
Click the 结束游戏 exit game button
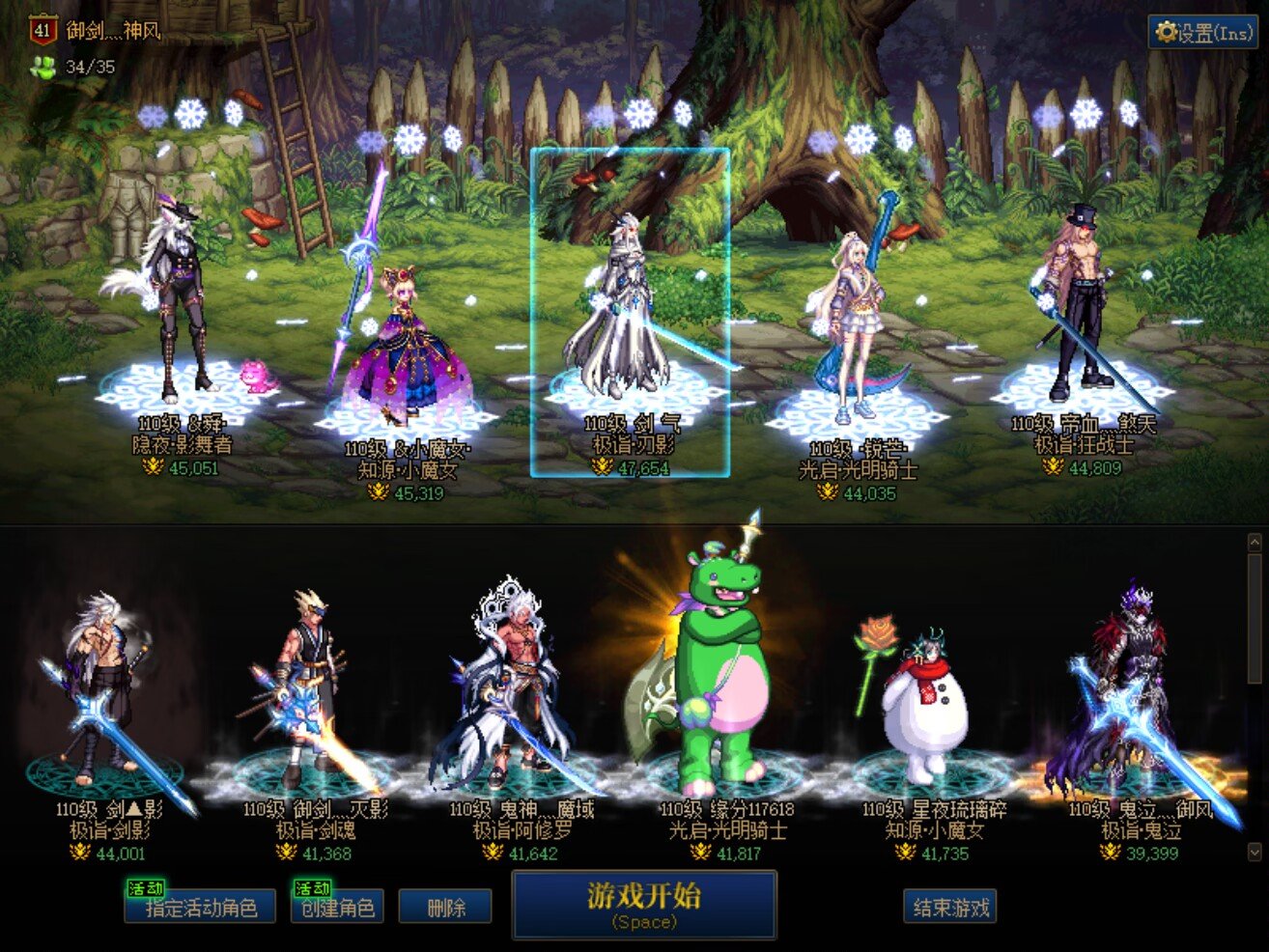(x=950, y=908)
